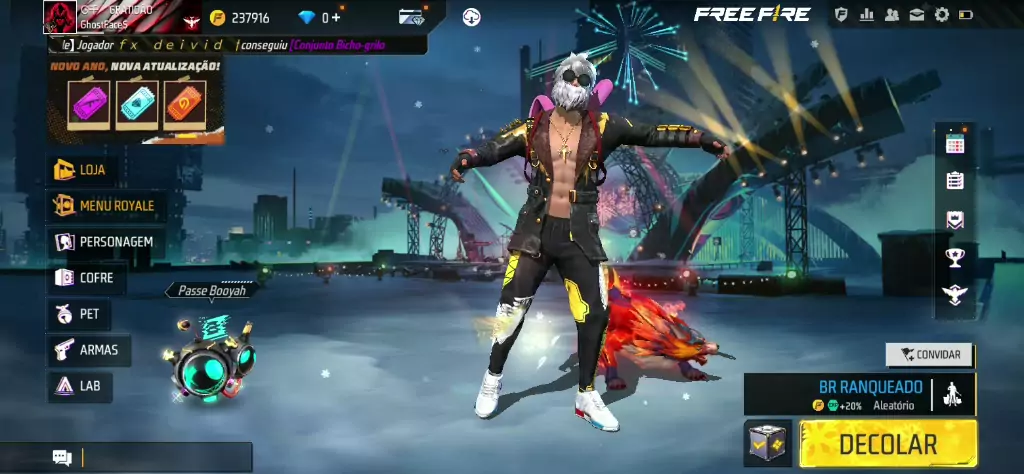Open the trophy rankings icon
This screenshot has width=1024, height=474.
954,257
